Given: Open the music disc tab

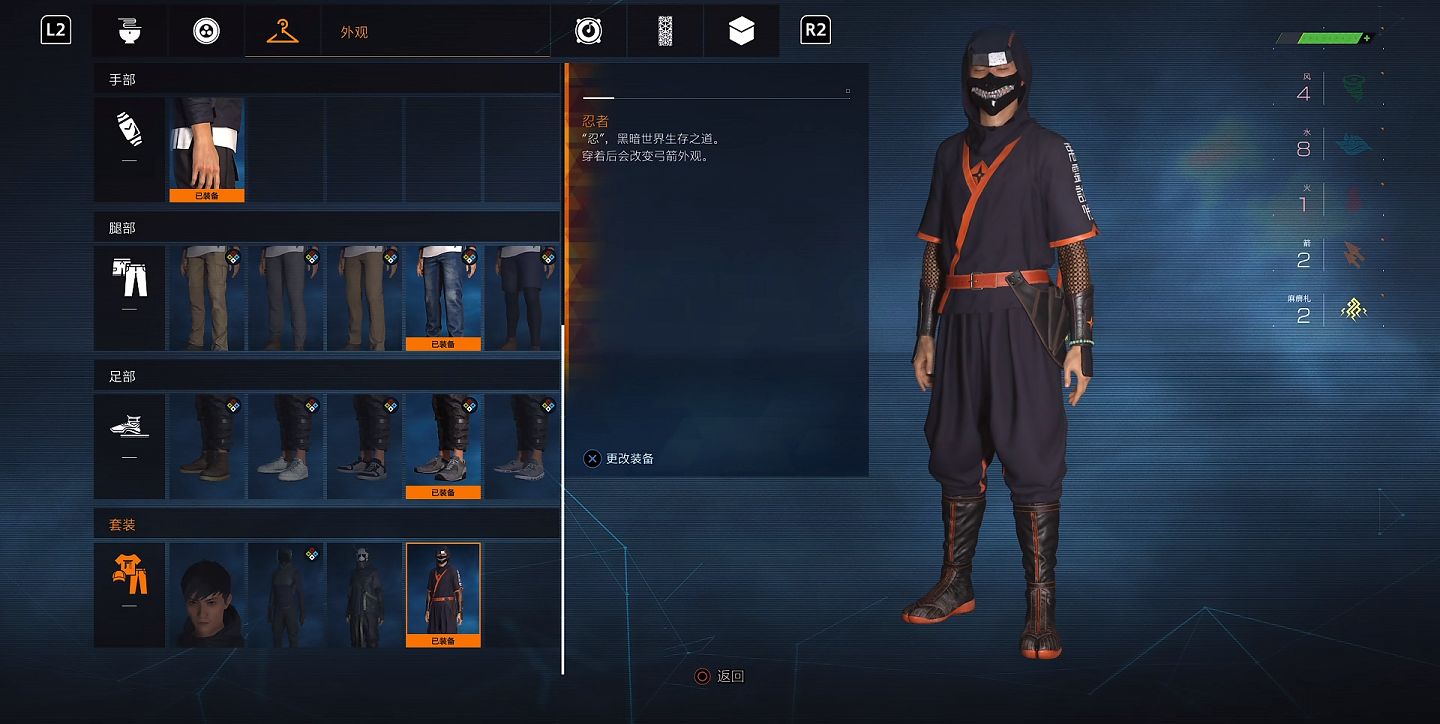Looking at the screenshot, I should point(588,31).
